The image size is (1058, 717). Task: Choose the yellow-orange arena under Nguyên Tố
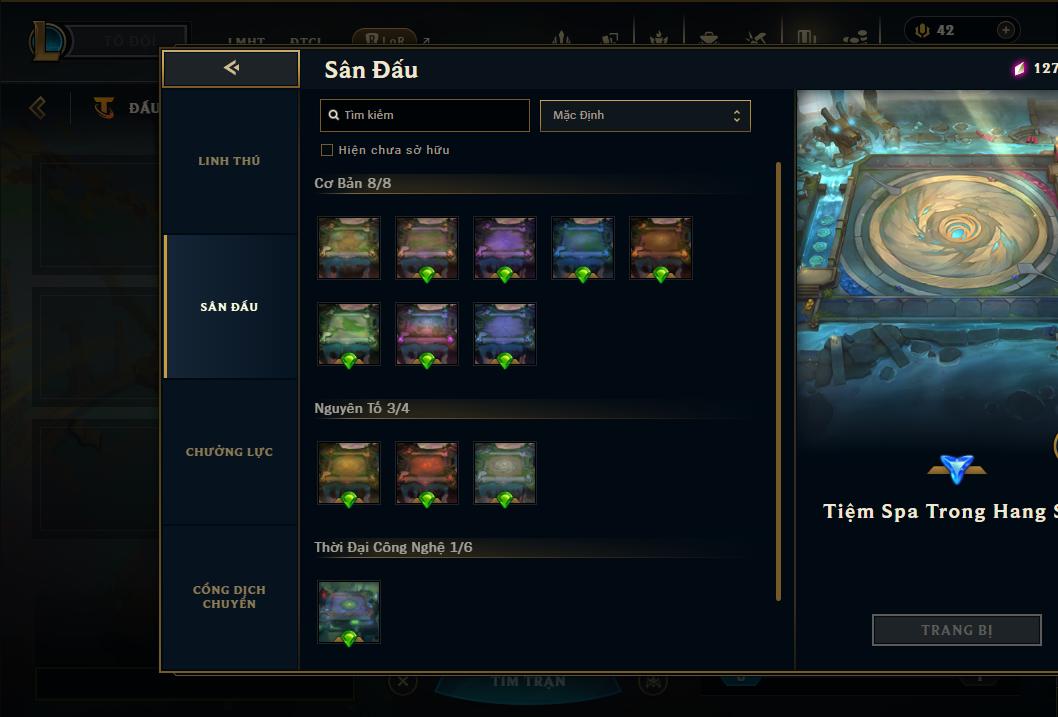pyautogui.click(x=349, y=472)
